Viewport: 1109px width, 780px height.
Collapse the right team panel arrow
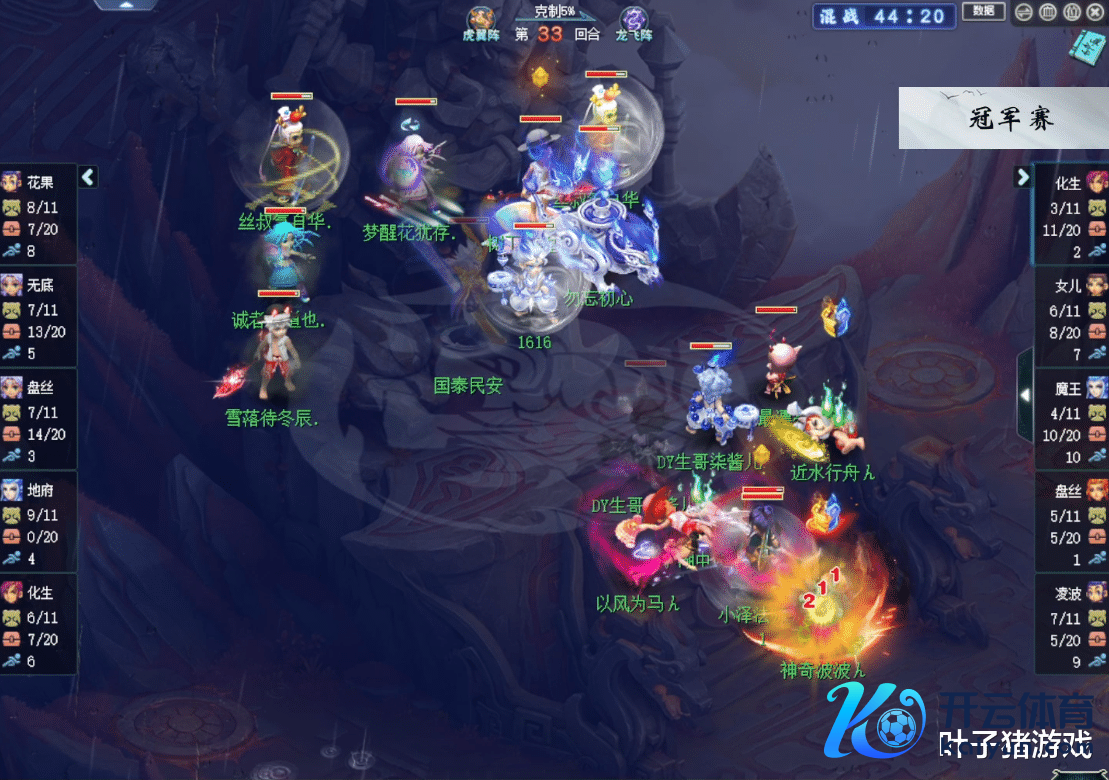tap(1022, 177)
